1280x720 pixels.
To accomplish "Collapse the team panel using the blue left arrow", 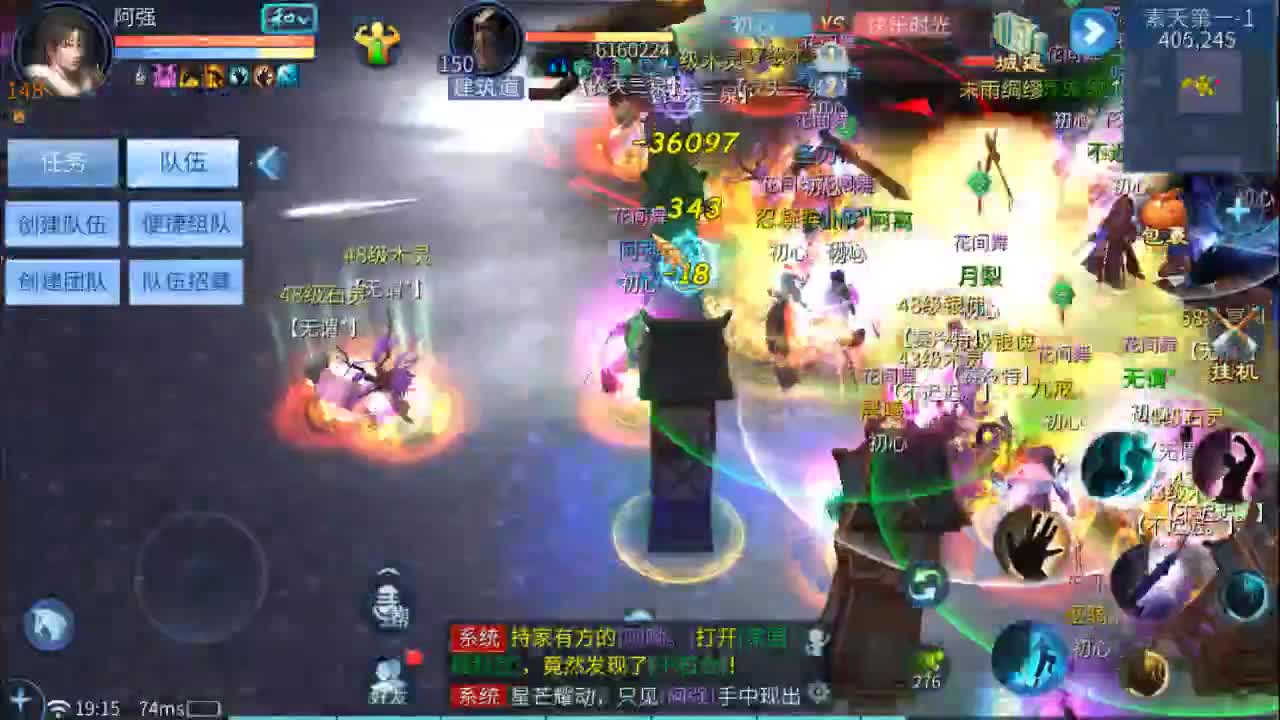I will (x=268, y=162).
